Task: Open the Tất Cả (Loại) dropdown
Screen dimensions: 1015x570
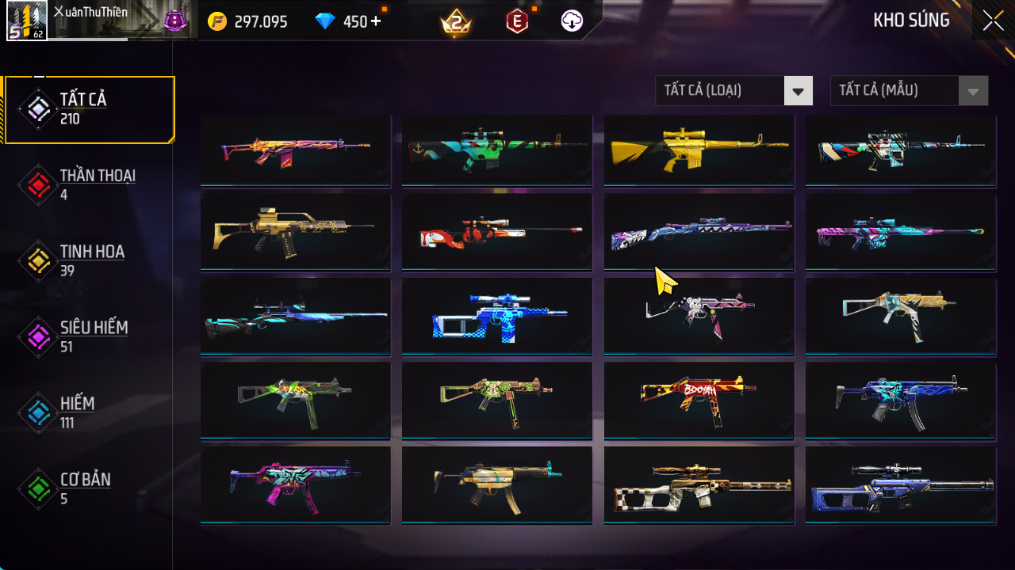Action: [x=733, y=91]
